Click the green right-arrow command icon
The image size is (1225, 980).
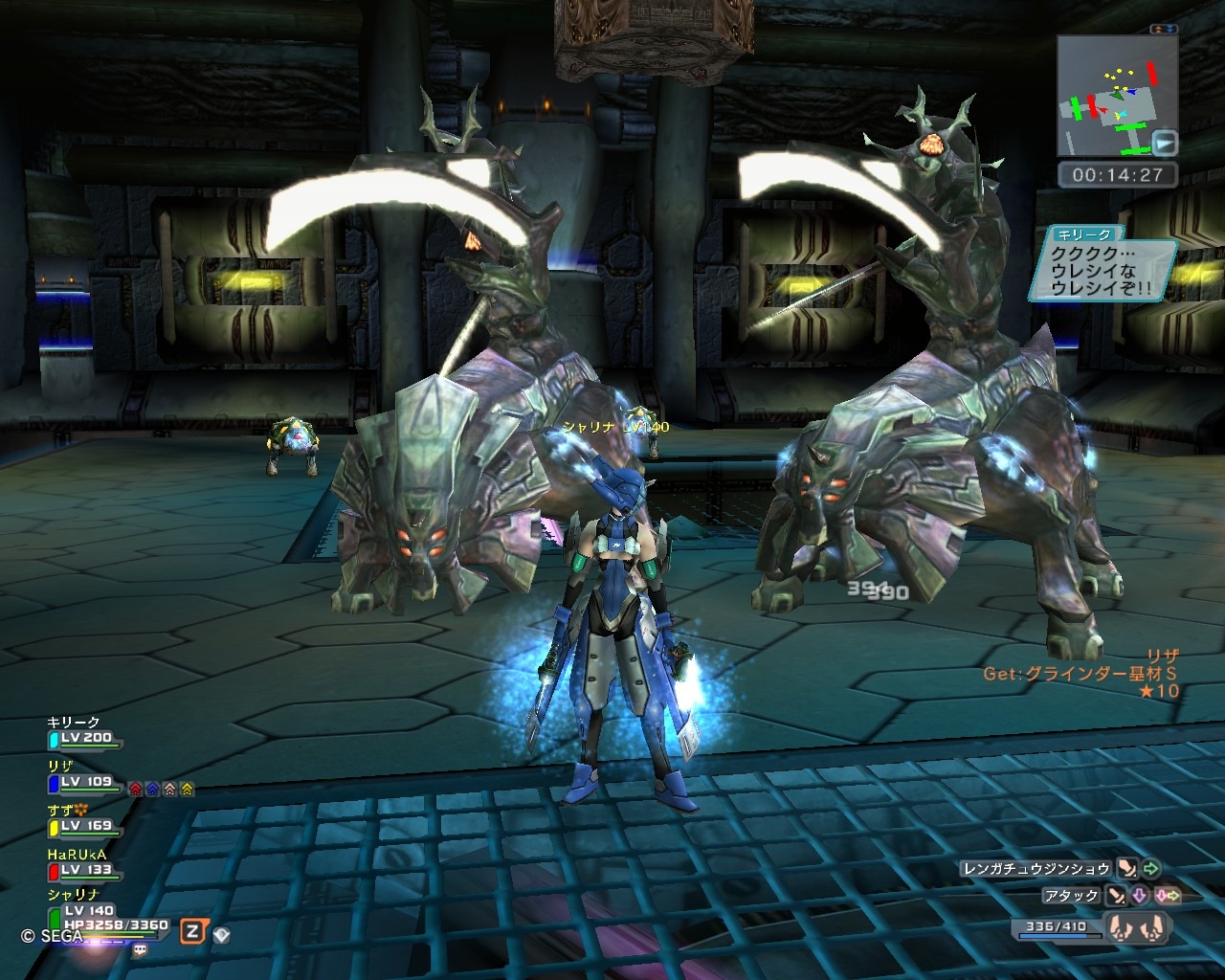[x=1151, y=869]
